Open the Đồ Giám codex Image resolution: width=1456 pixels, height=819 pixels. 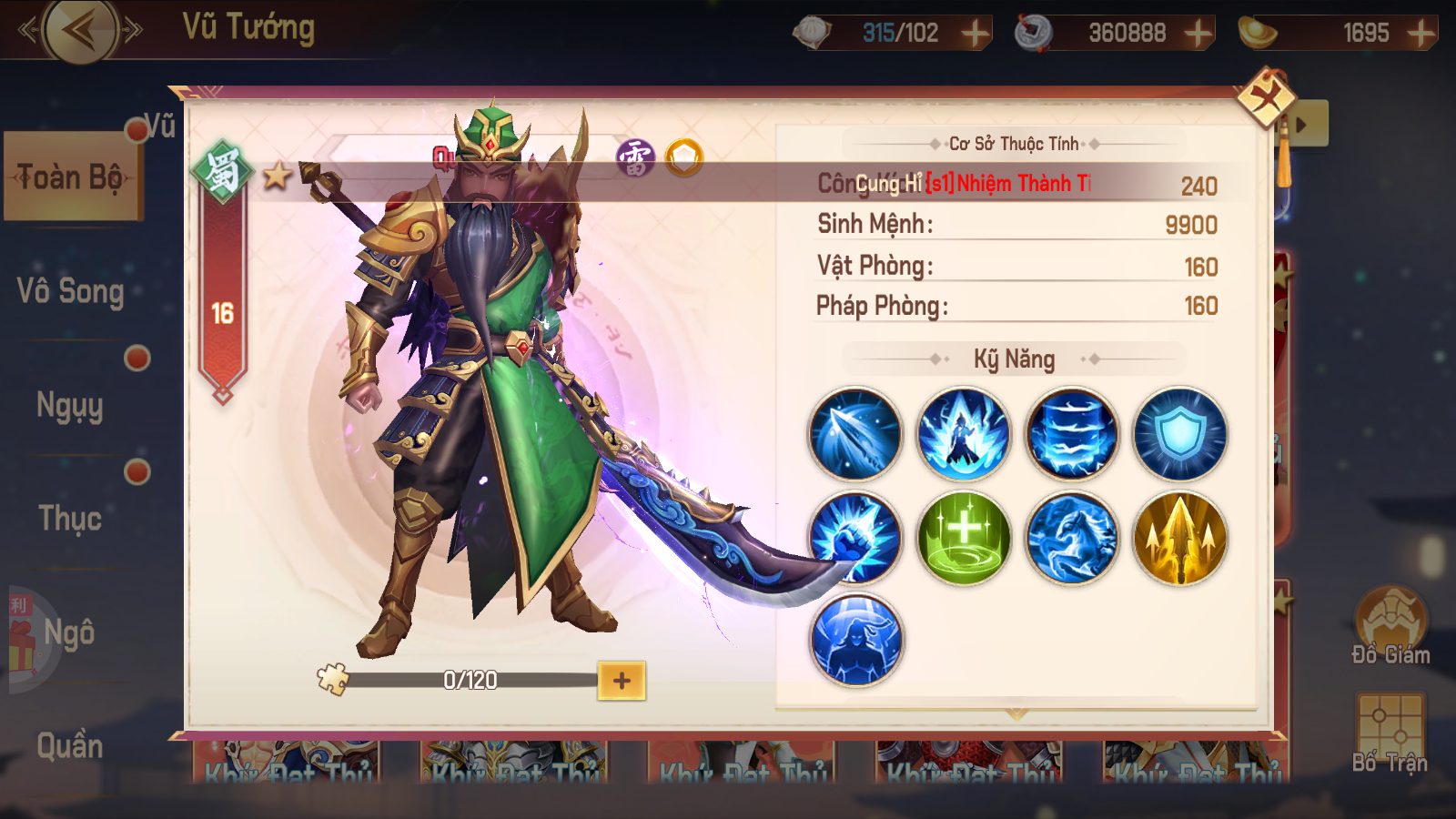click(1390, 626)
